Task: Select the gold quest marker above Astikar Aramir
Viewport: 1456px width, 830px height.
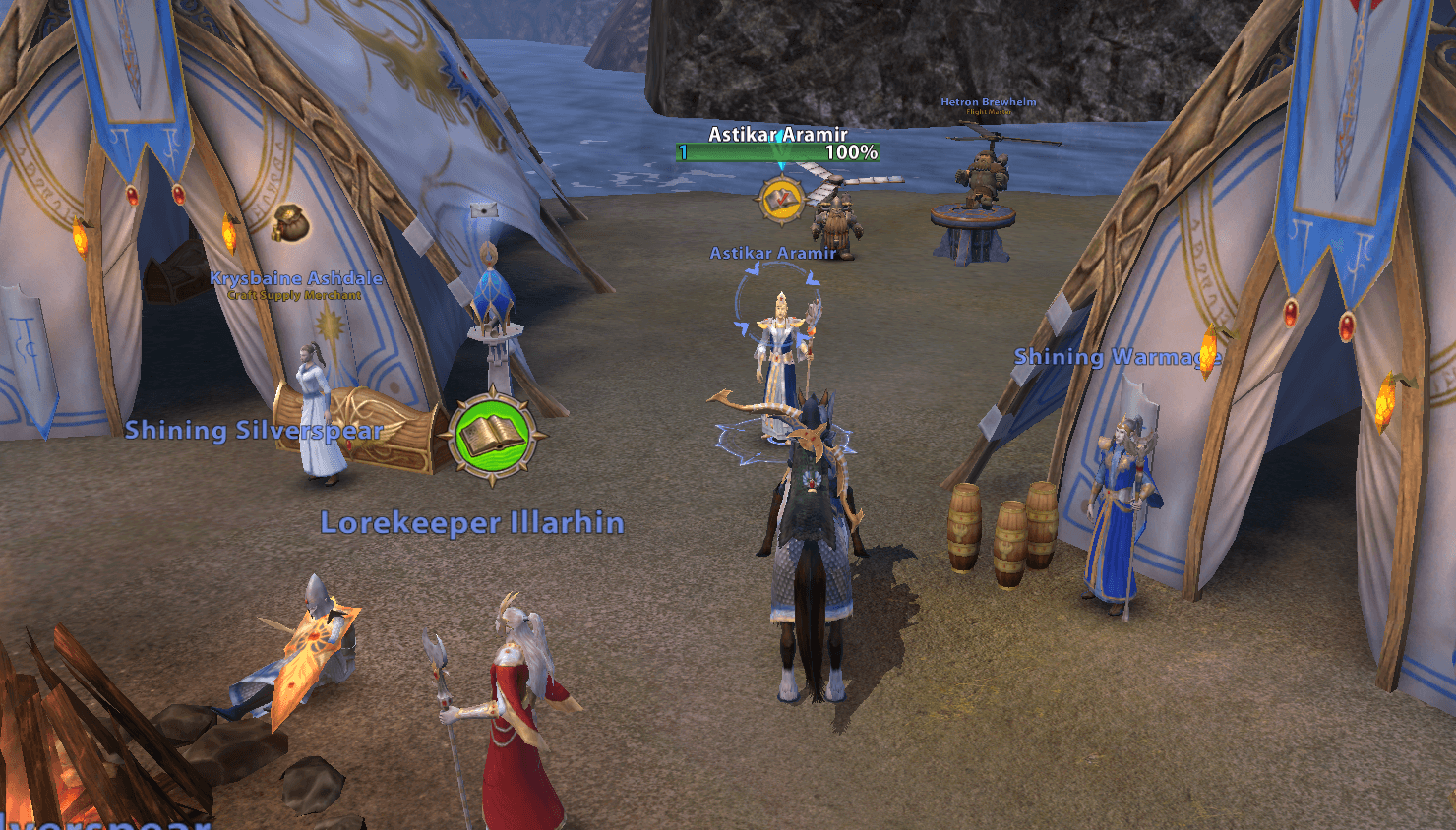Action: click(780, 201)
